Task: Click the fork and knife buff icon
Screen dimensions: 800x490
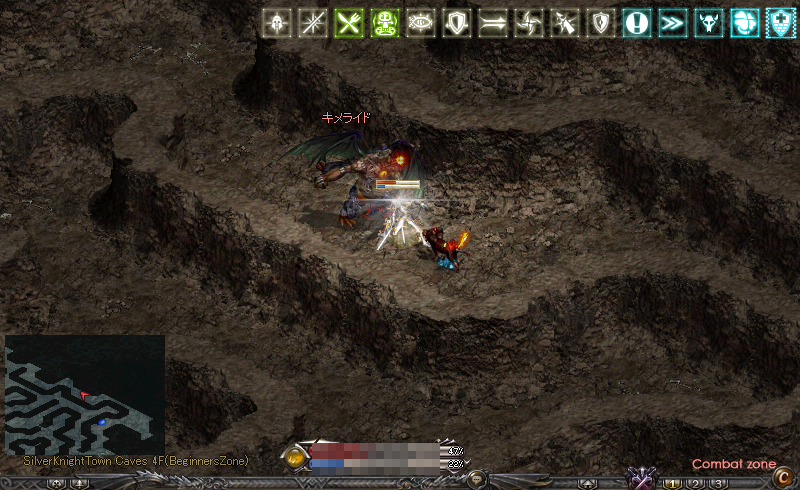Action: (x=349, y=23)
